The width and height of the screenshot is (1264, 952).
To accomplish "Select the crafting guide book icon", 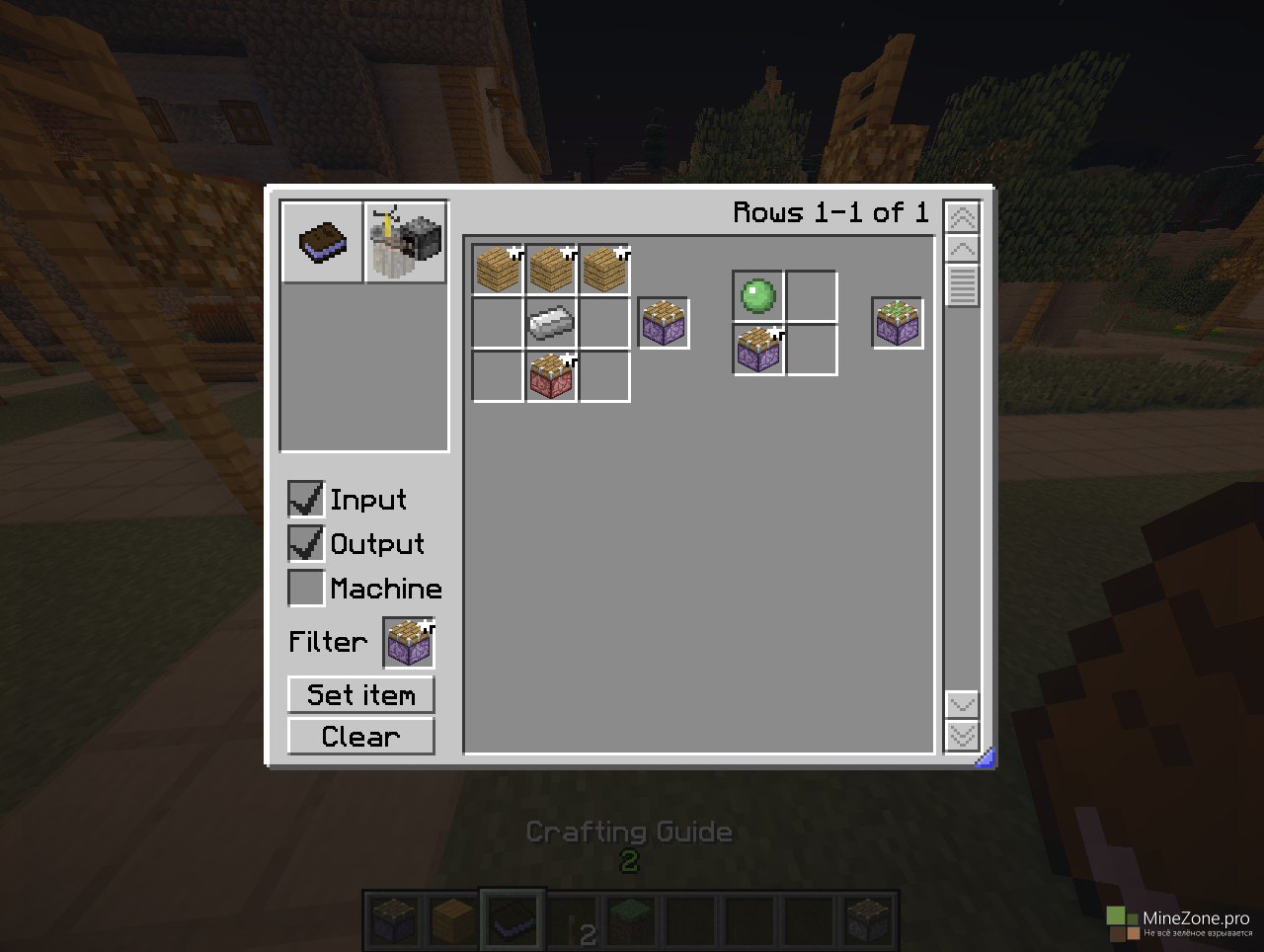I will click(x=323, y=242).
